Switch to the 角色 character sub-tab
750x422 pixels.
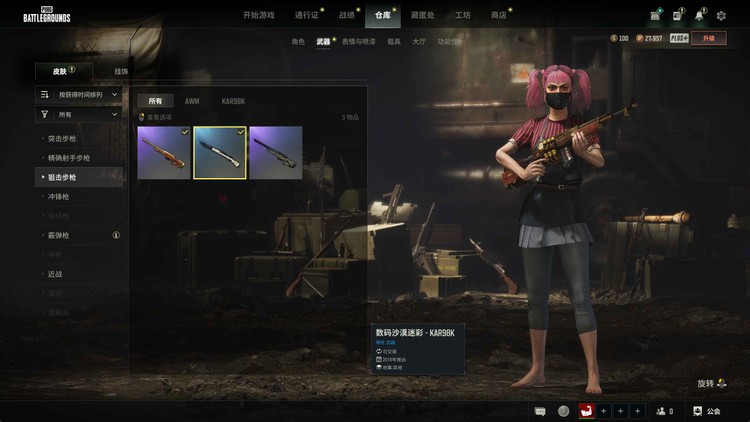(x=298, y=42)
